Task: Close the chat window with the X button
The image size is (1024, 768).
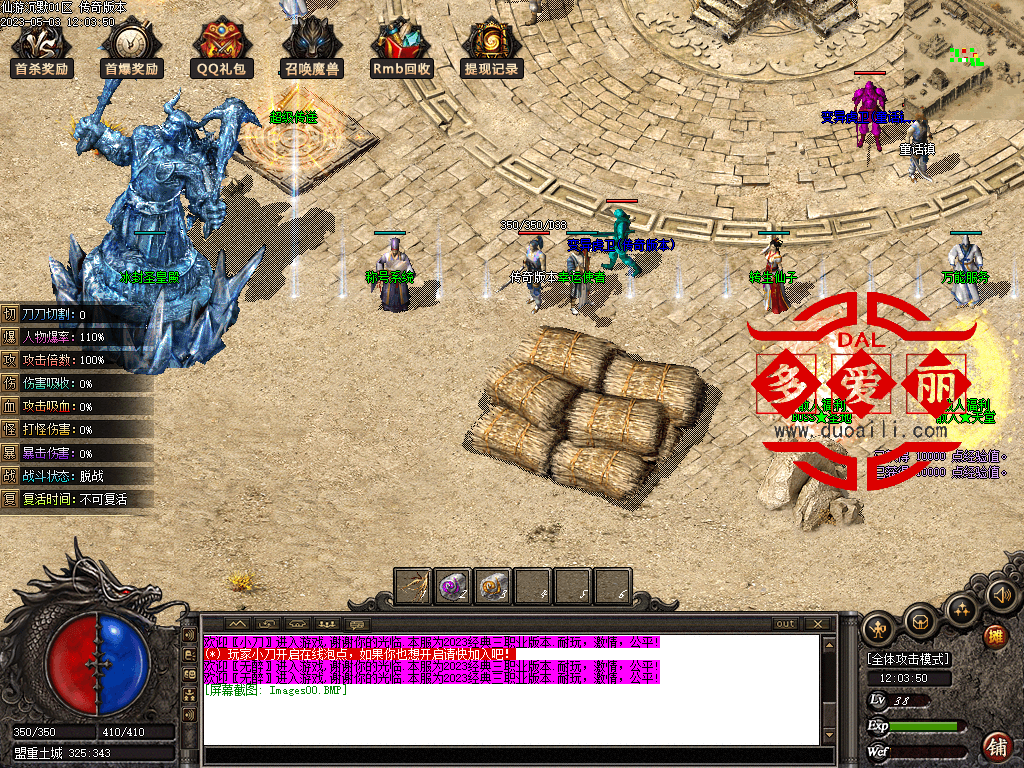Action: click(x=818, y=624)
